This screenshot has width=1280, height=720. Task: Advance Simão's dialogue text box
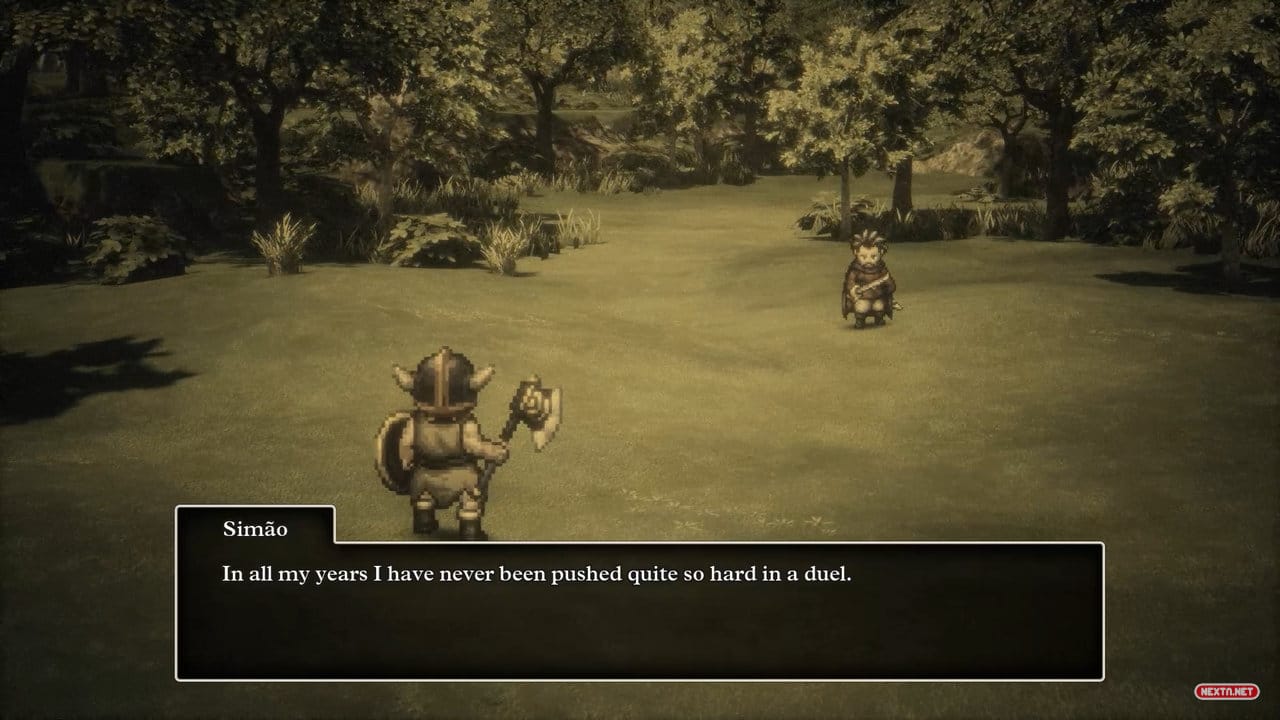[640, 610]
